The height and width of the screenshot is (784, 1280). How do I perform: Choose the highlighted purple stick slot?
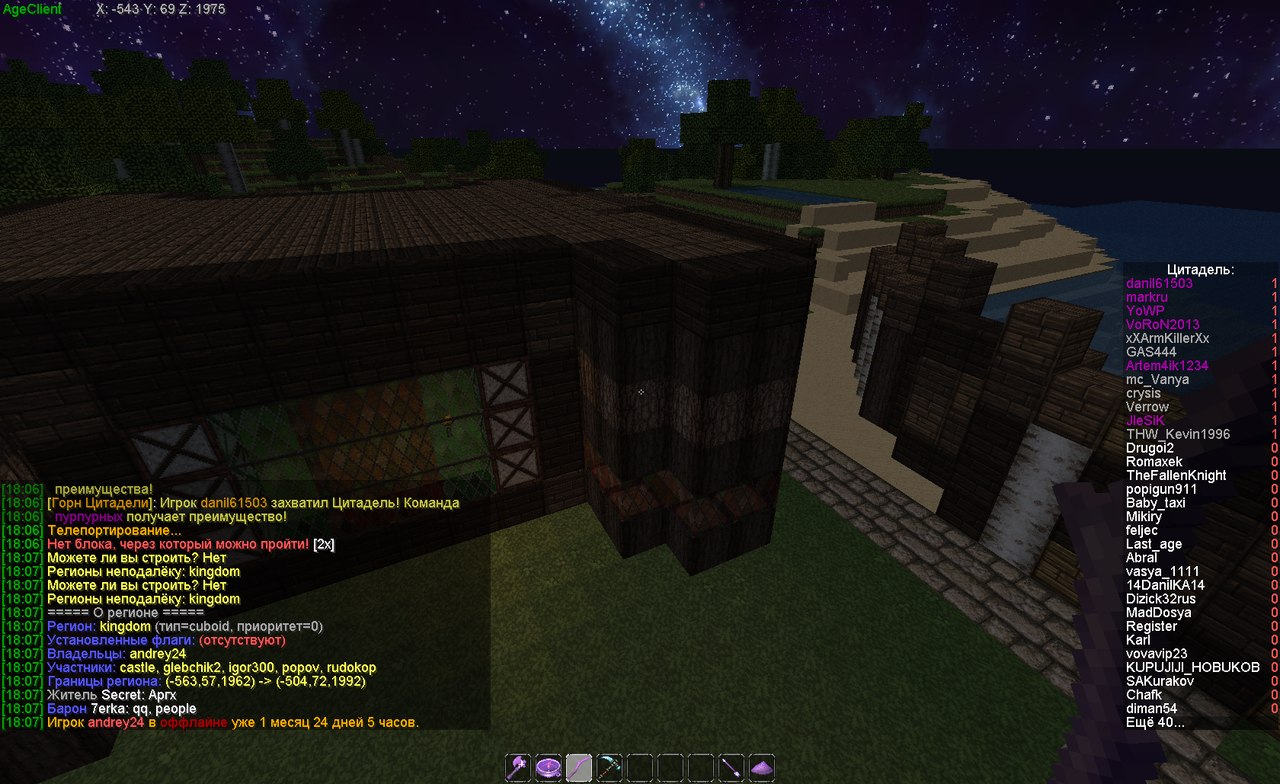coord(579,767)
